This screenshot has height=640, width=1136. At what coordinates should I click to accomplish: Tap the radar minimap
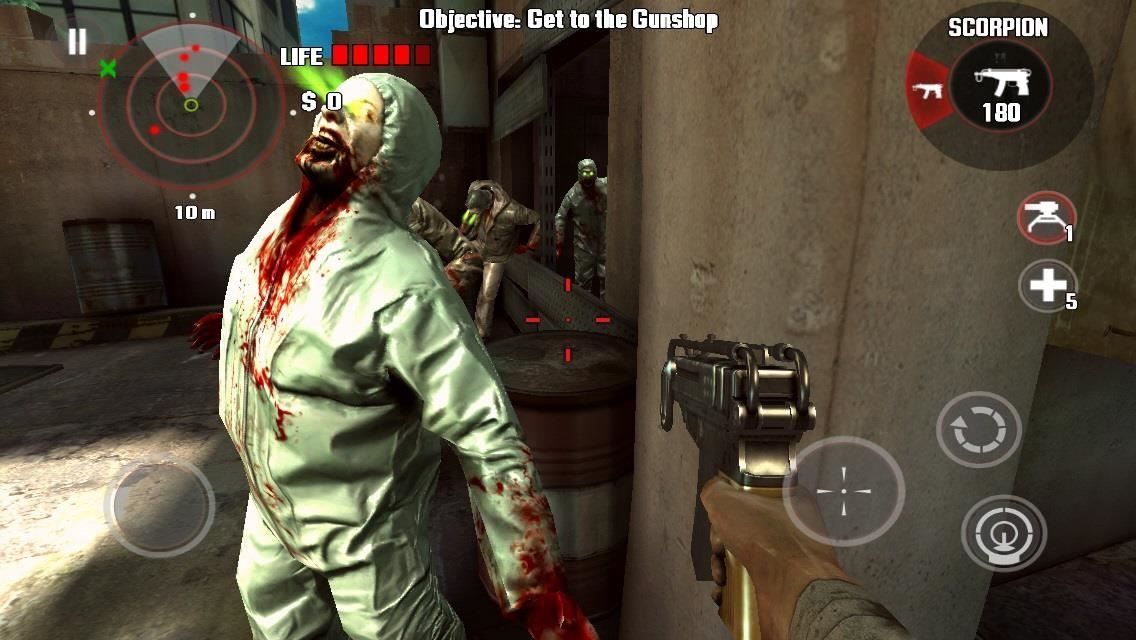[190, 103]
